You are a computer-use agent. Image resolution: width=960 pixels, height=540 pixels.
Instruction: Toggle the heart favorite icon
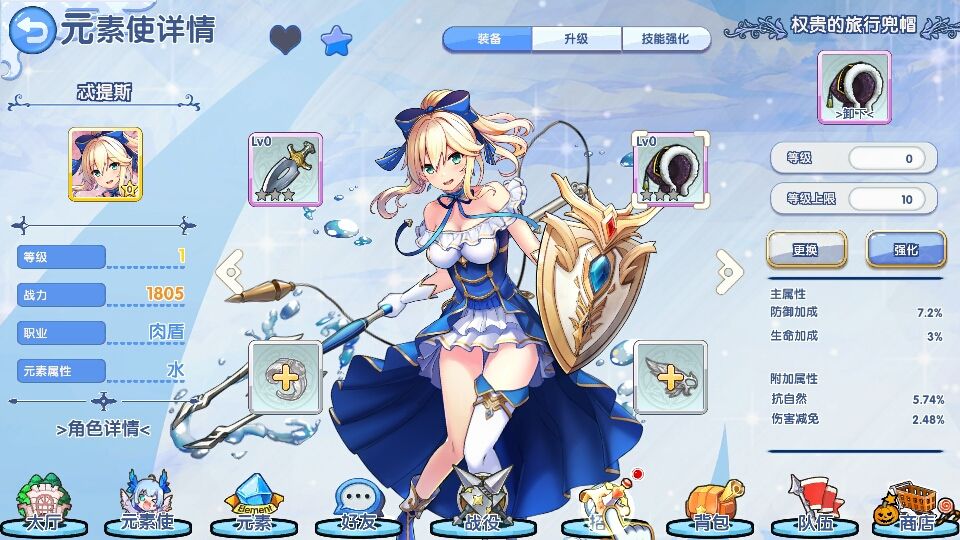click(285, 40)
